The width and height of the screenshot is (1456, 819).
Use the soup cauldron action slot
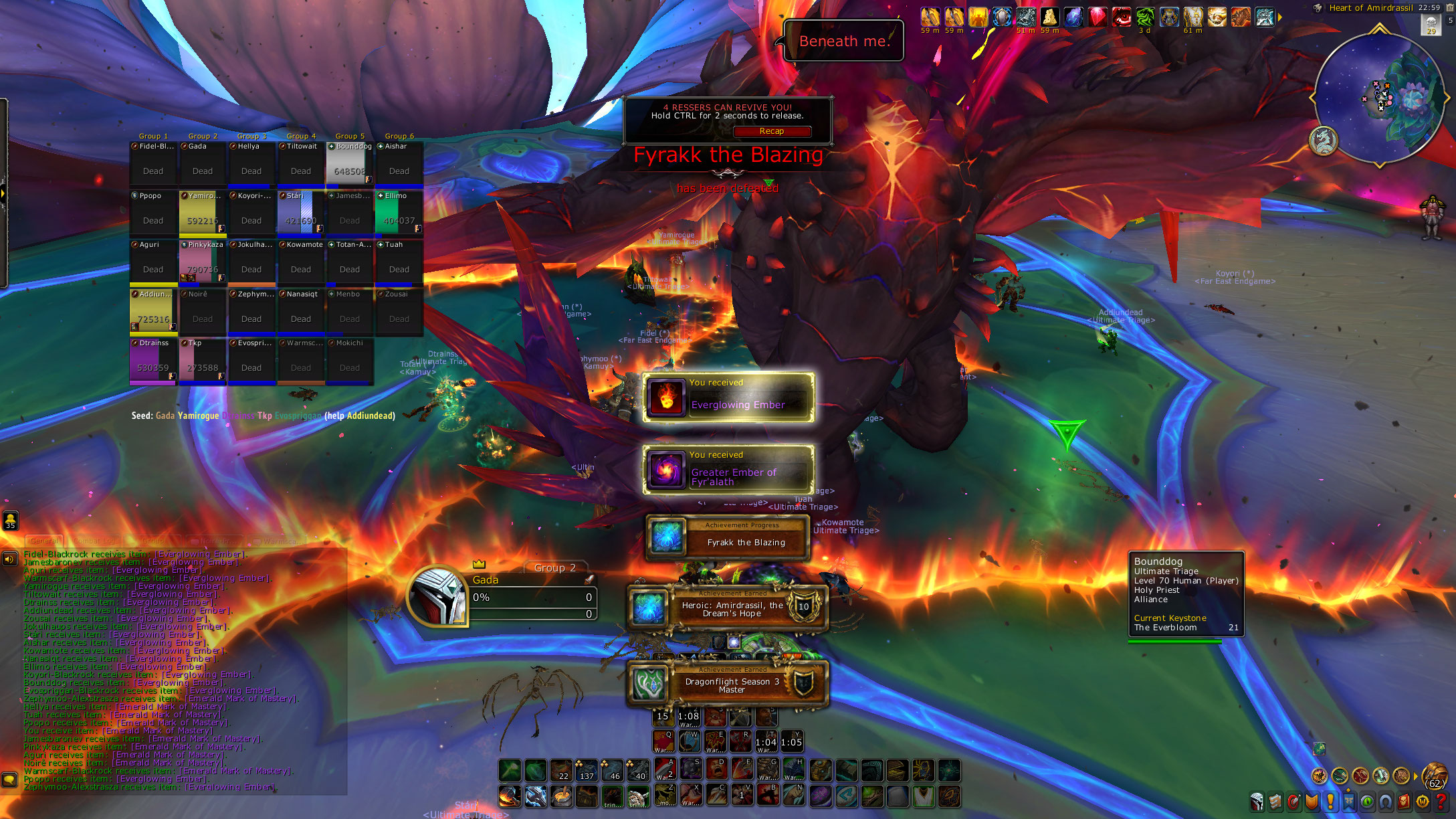click(x=562, y=796)
